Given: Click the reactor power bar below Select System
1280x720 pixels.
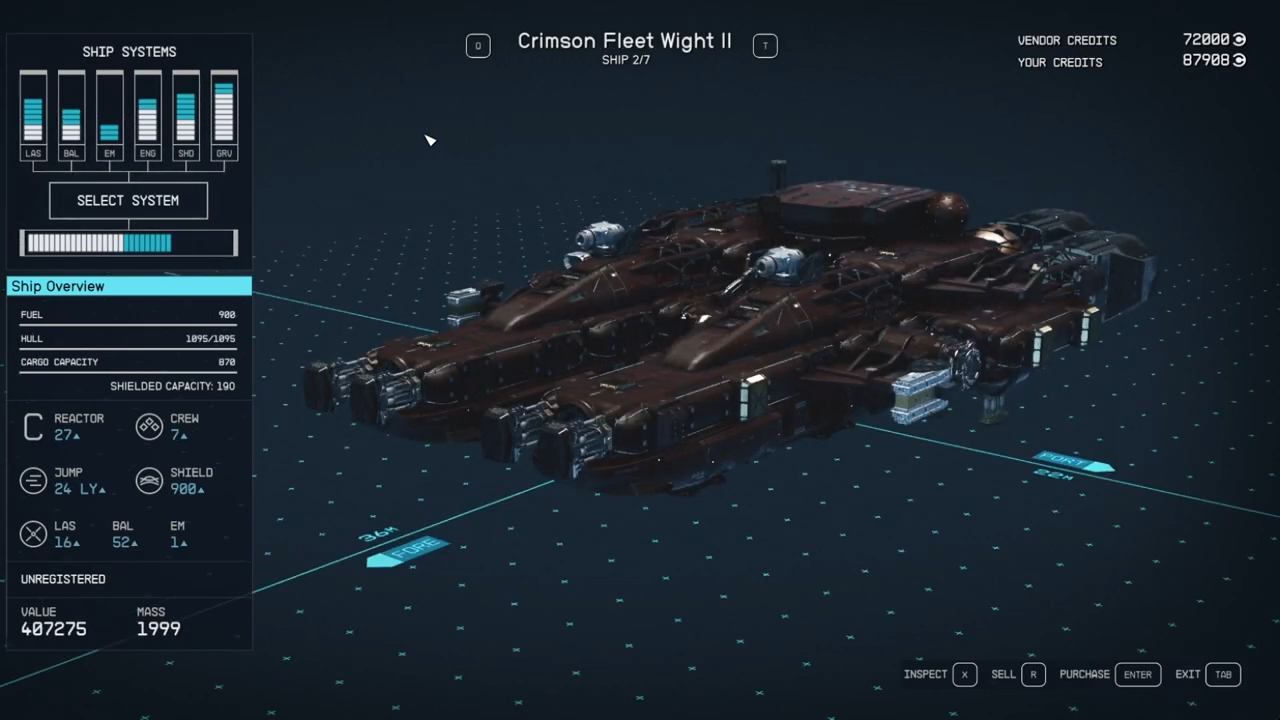Looking at the screenshot, I should pyautogui.click(x=128, y=242).
